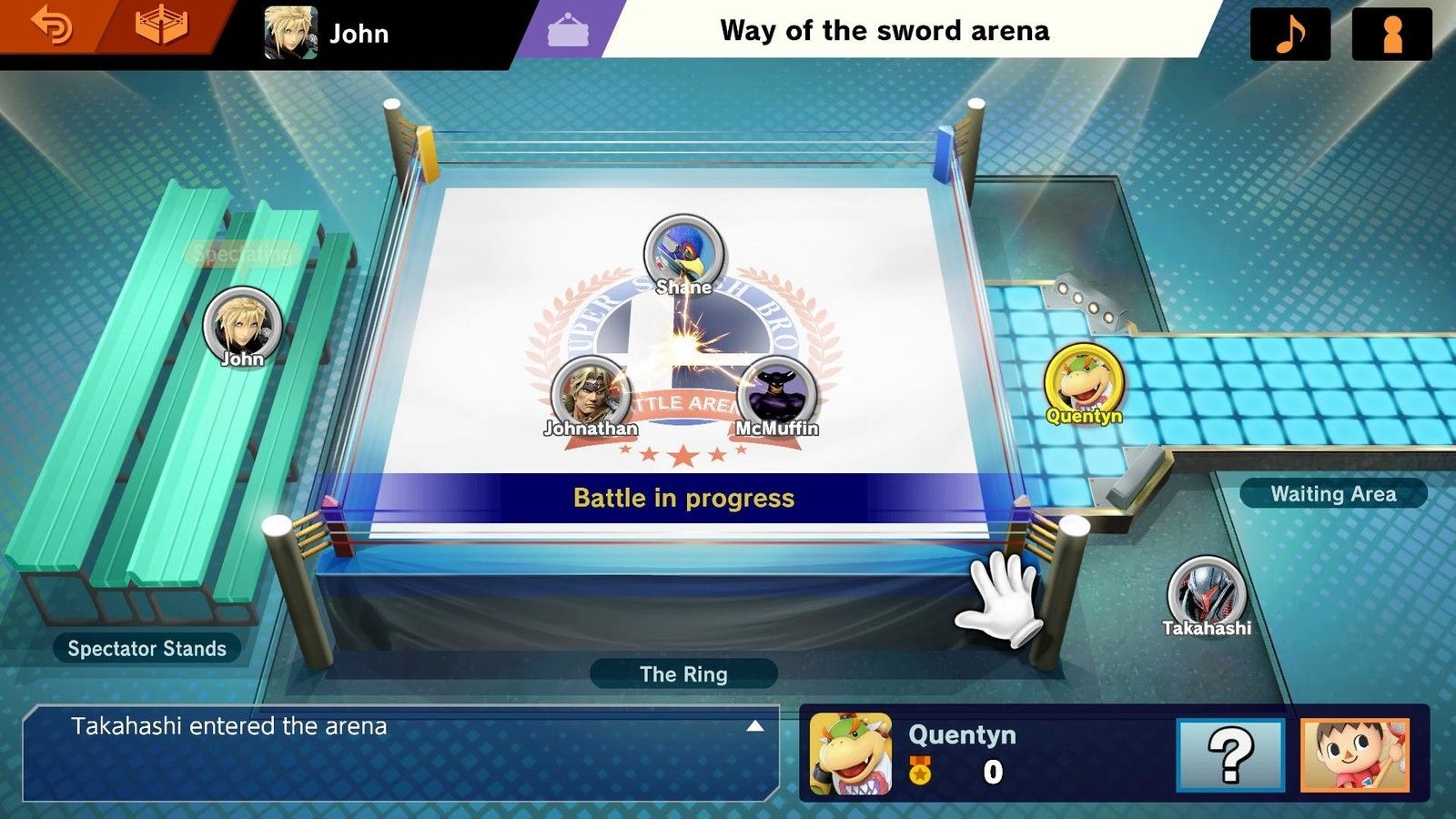
Task: Open the player list icon
Action: pyautogui.click(x=1391, y=34)
